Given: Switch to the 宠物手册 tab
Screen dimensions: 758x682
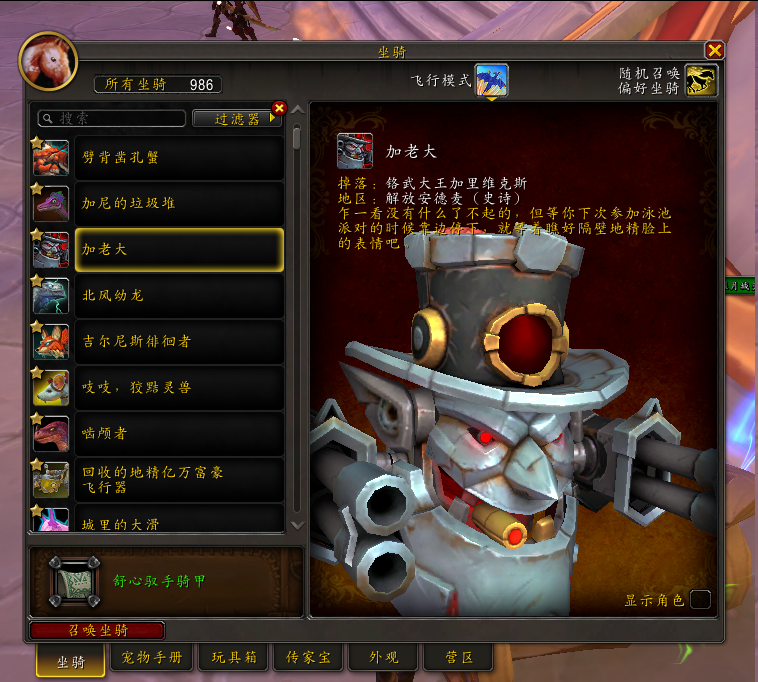Looking at the screenshot, I should 151,658.
